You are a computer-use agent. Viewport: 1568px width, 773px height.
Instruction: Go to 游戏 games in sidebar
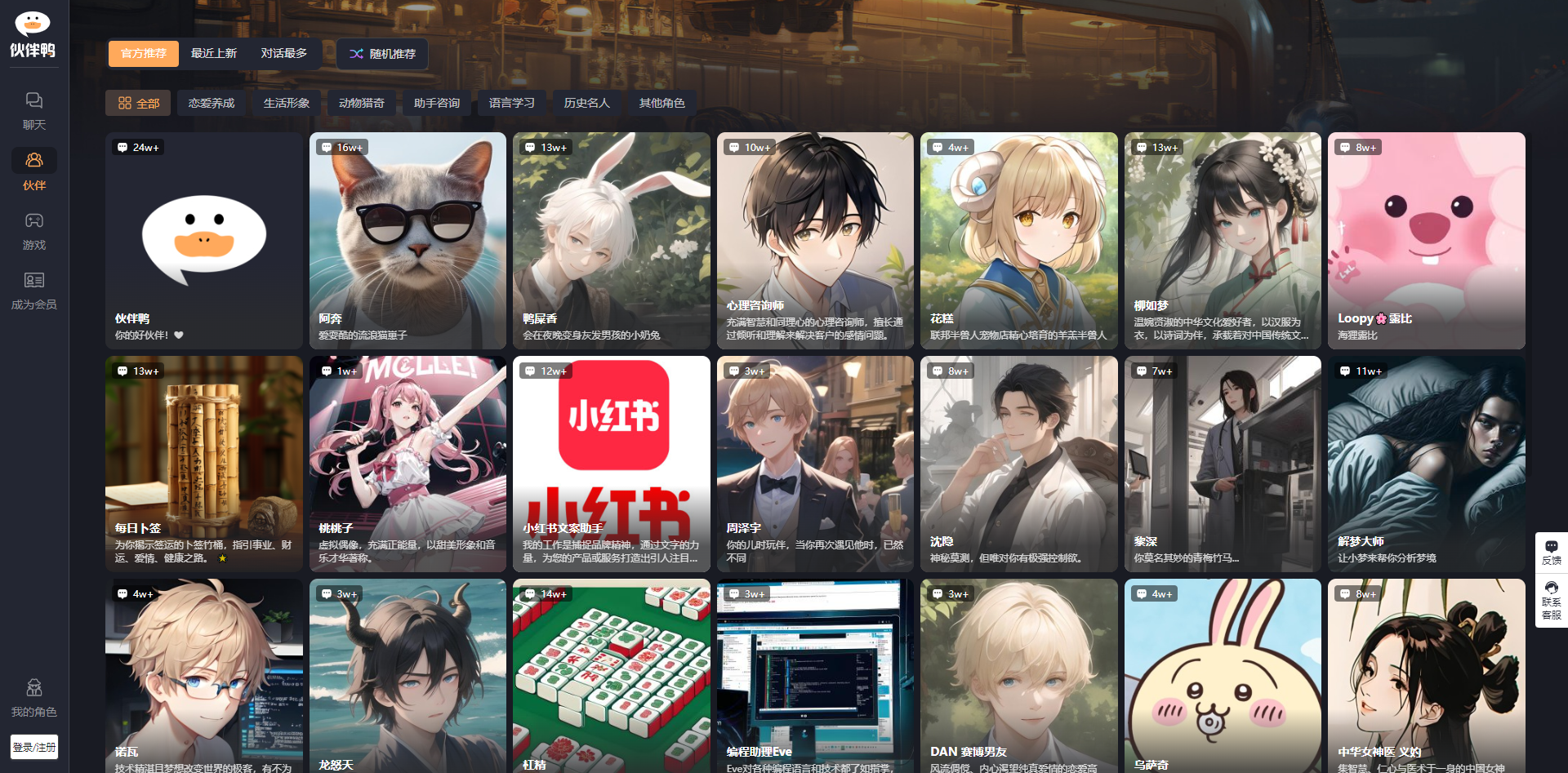pos(33,230)
